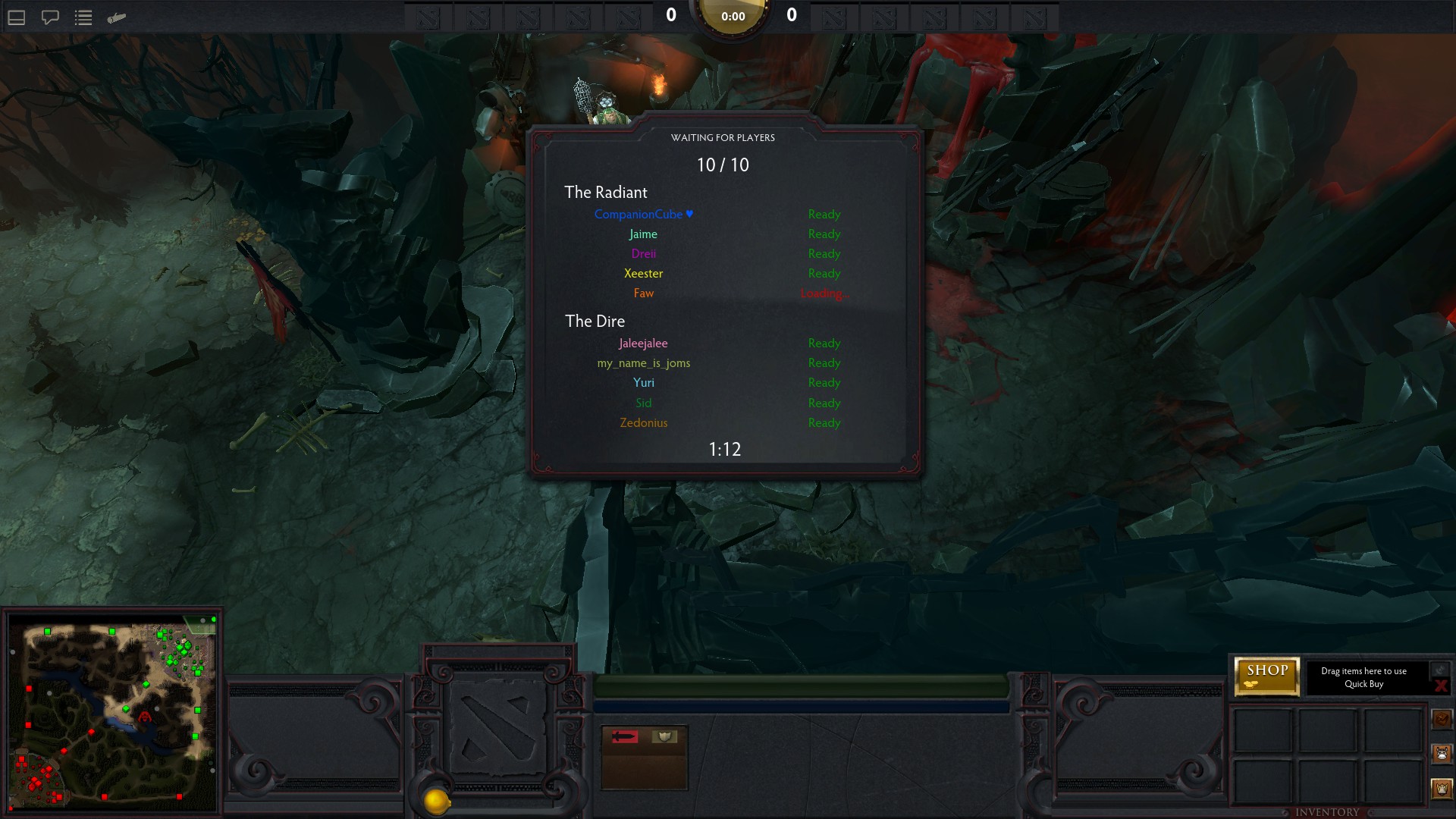Viewport: 1456px width, 819px height.
Task: Clear Quick Buy with the red X
Action: point(1441,686)
